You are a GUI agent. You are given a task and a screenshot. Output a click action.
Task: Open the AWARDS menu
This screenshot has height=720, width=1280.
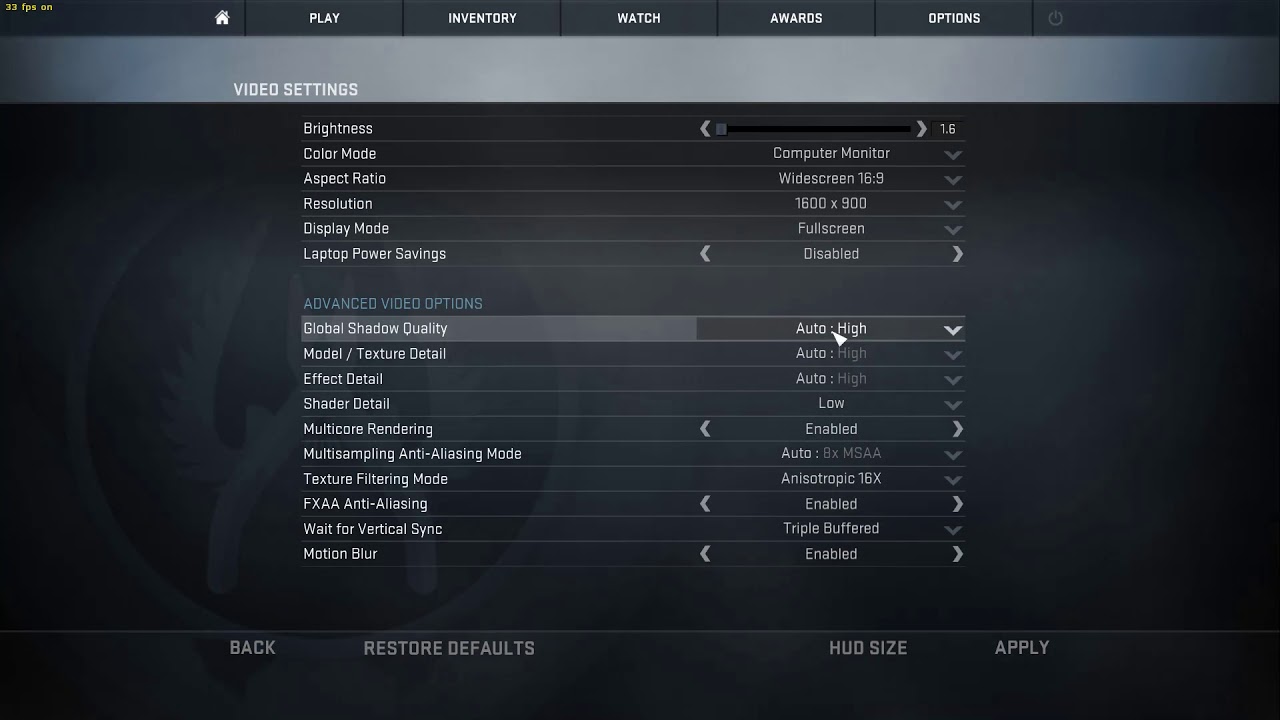click(x=796, y=17)
